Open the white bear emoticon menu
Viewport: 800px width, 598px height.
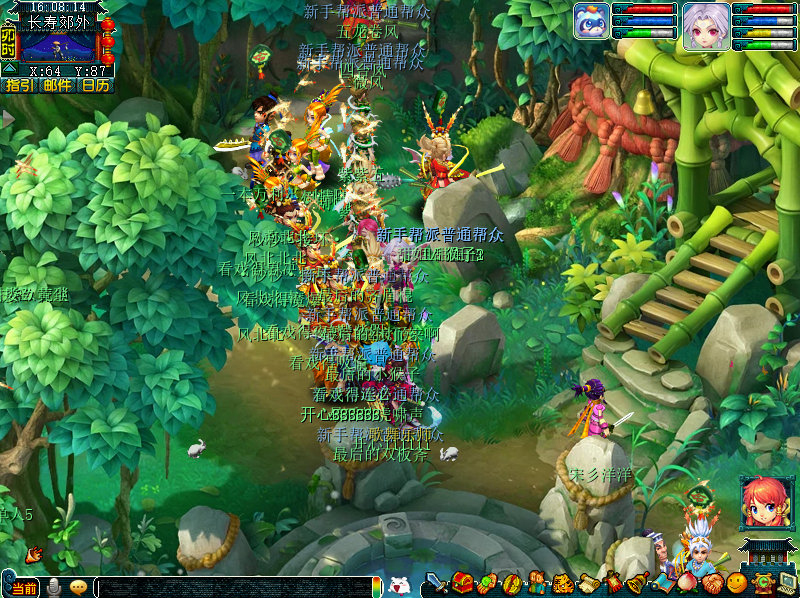(x=399, y=586)
